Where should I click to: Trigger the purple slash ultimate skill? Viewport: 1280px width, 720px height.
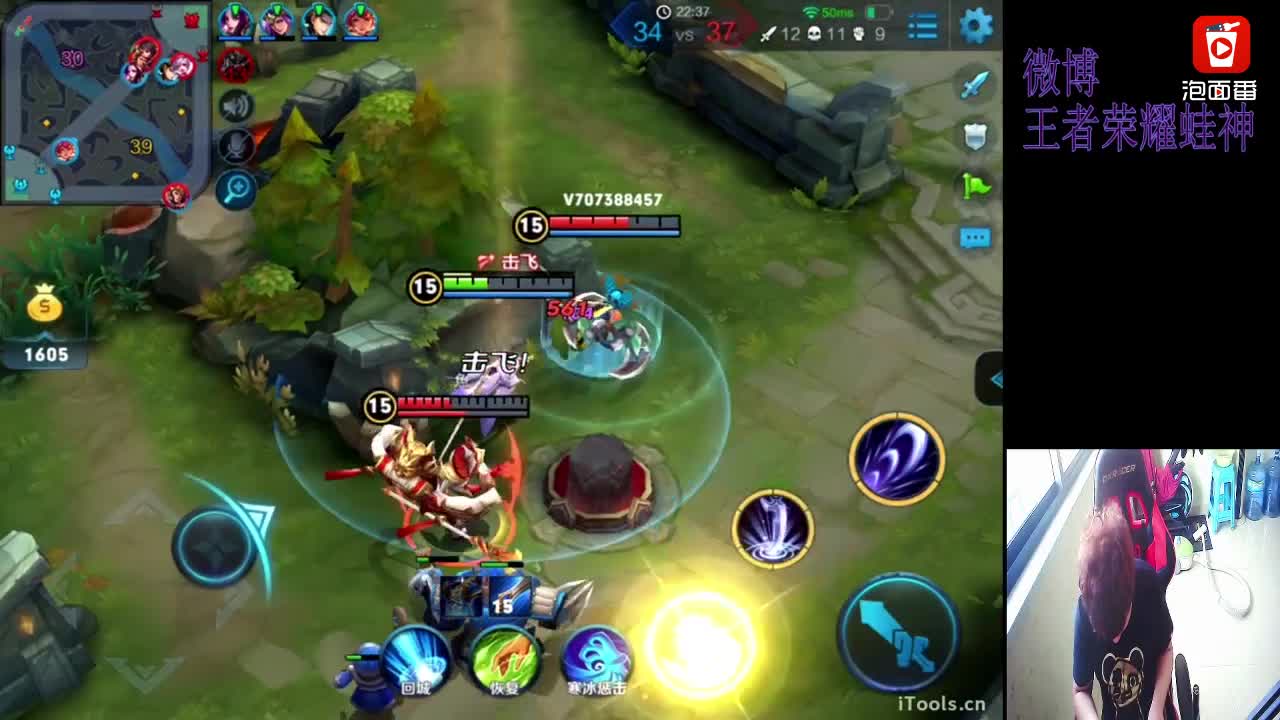897,458
